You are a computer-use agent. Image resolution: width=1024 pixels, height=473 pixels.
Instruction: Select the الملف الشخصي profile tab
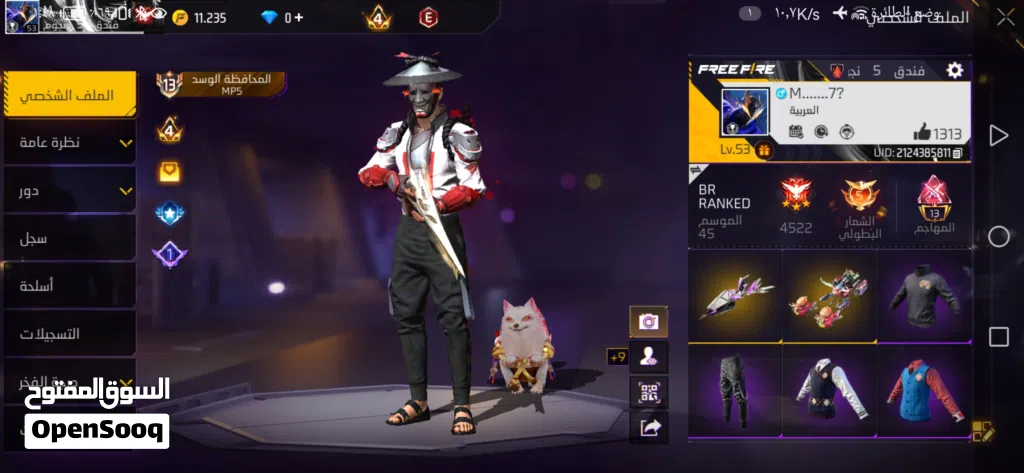70,95
